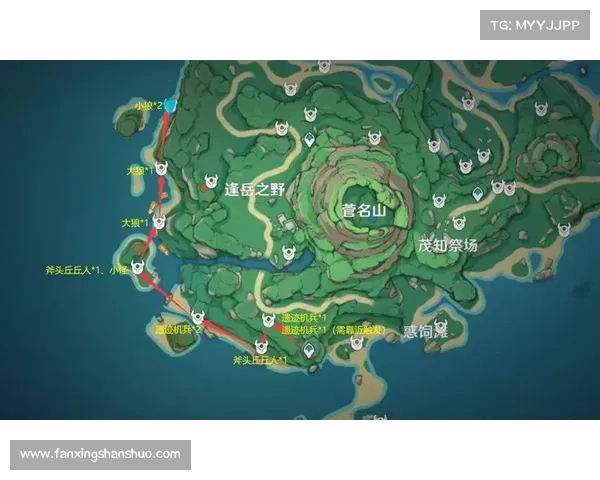The image size is (600, 480).
Task: Select the teleport waypoint northwest of 菅名山
Action: tap(311, 140)
